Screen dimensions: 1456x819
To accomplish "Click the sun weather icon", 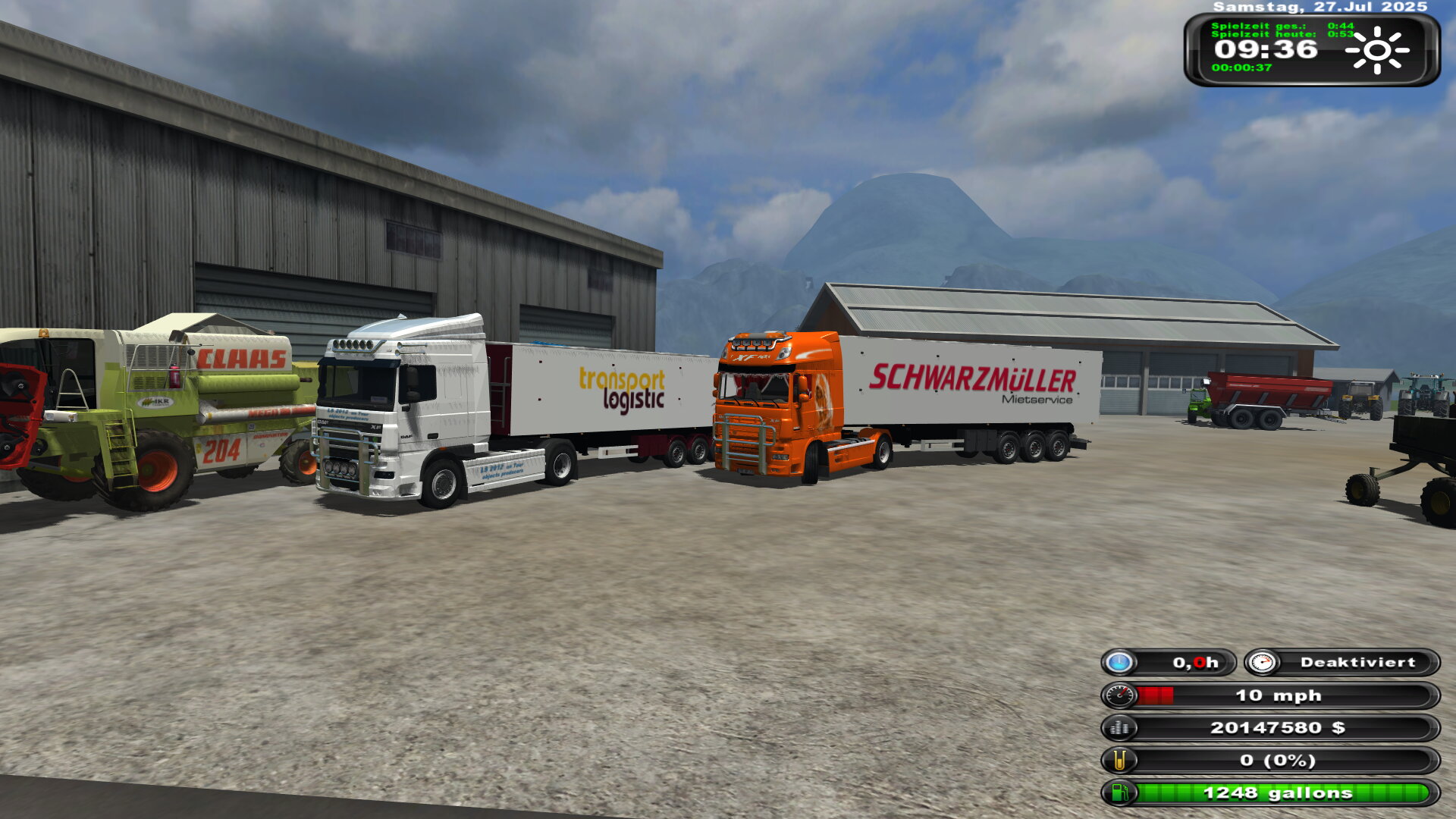I will click(1376, 50).
